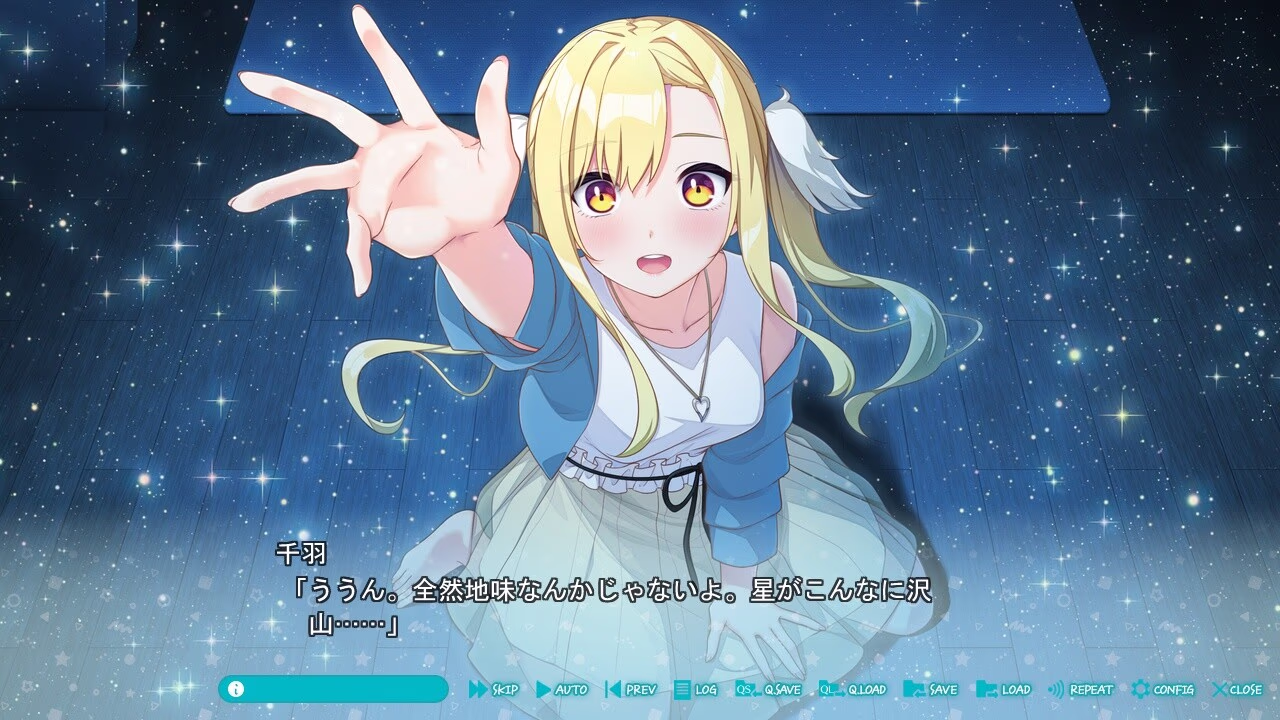Open the backlog via the Log list icon
This screenshot has width=1280, height=720.
pos(683,689)
